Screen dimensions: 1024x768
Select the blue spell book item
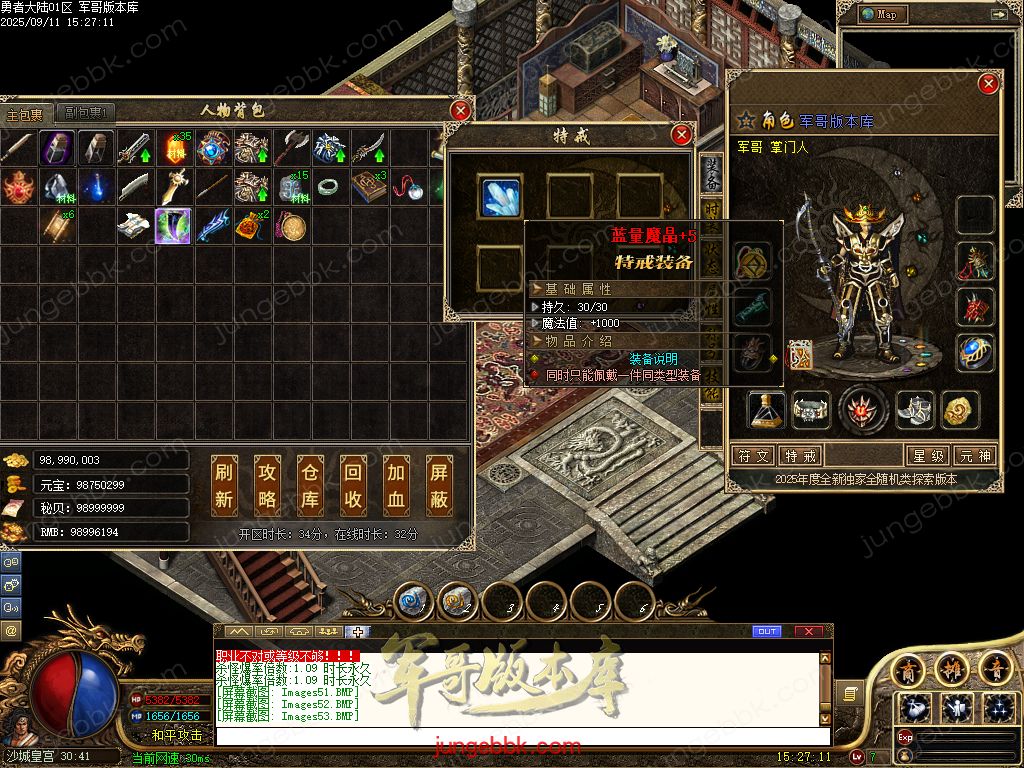click(368, 187)
